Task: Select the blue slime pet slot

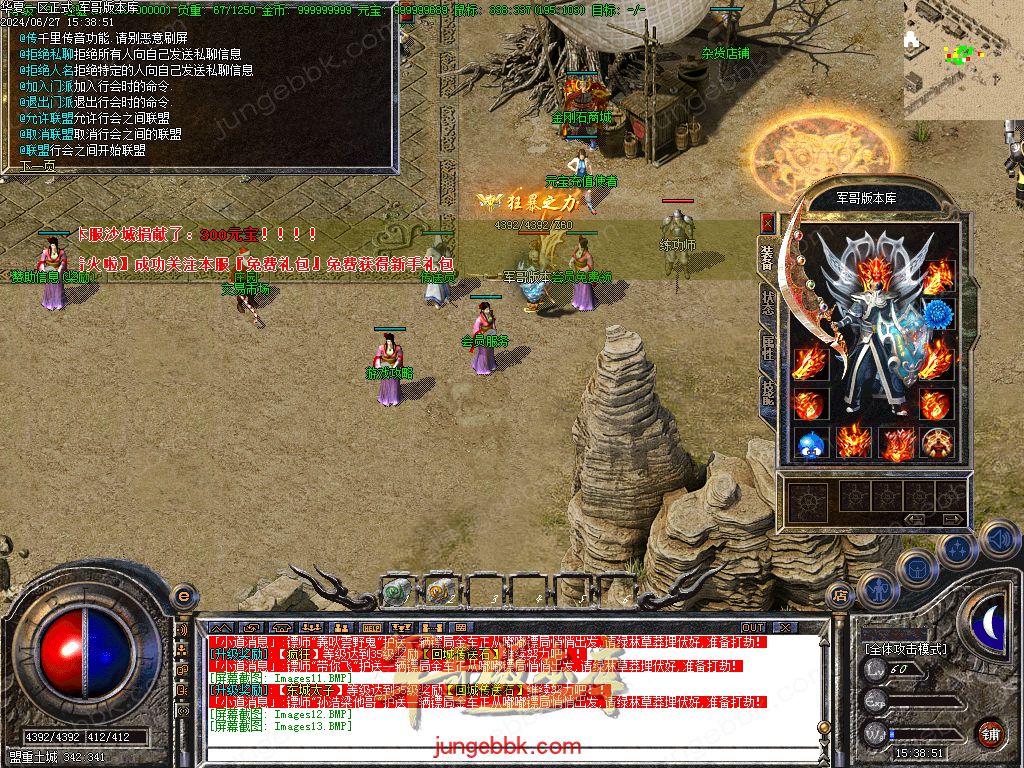Action: [x=810, y=443]
